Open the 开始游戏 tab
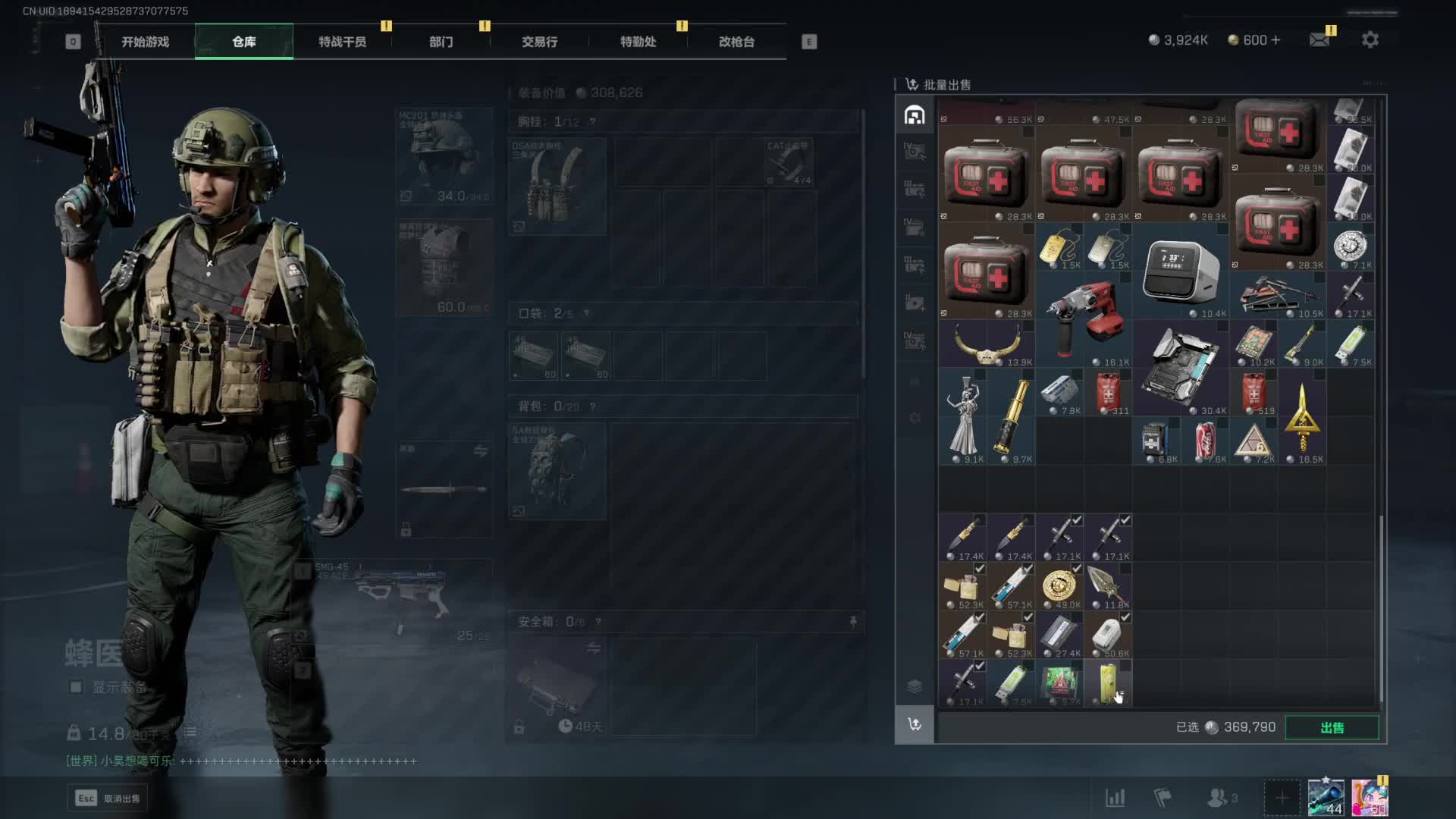The image size is (1456, 819). [x=145, y=42]
